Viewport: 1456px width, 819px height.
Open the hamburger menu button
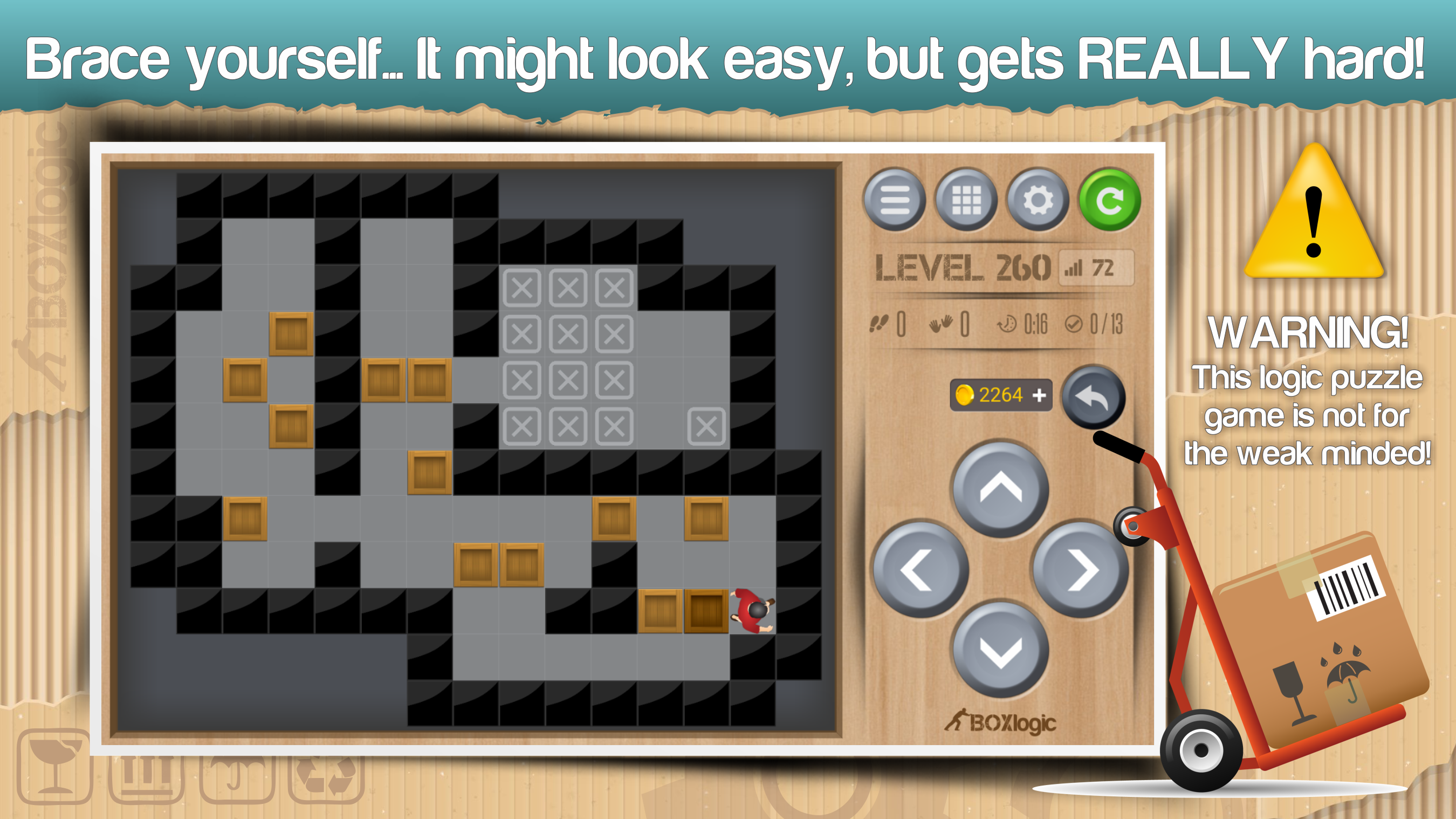point(894,200)
